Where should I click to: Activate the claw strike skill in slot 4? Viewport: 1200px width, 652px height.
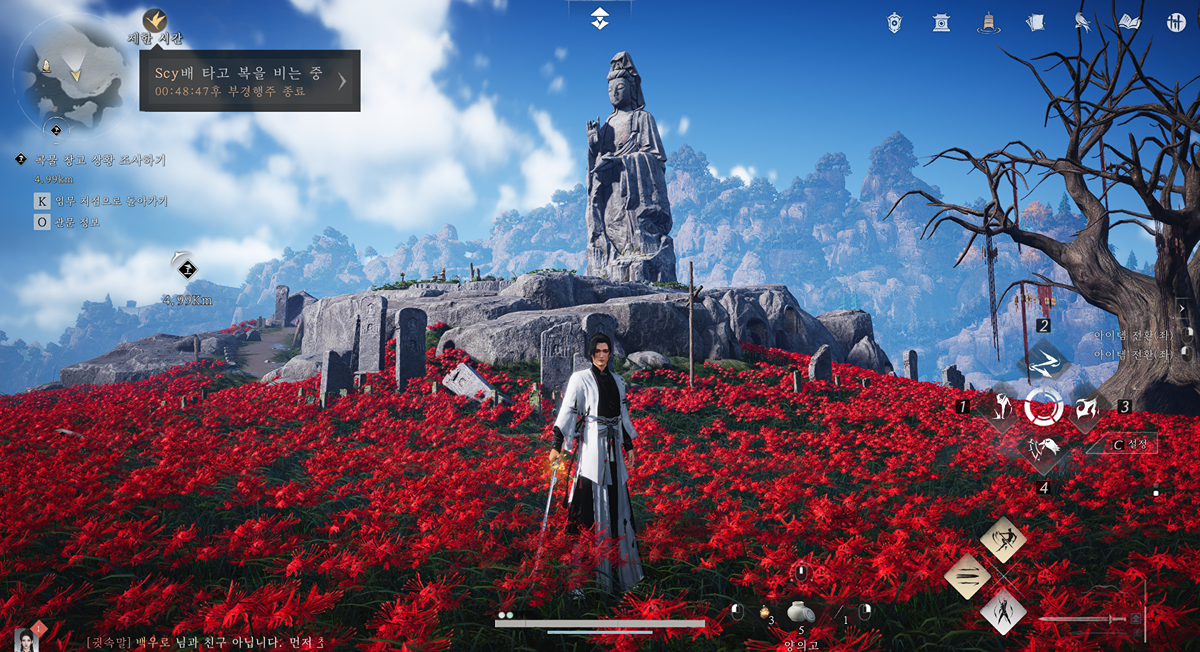coord(1044,451)
